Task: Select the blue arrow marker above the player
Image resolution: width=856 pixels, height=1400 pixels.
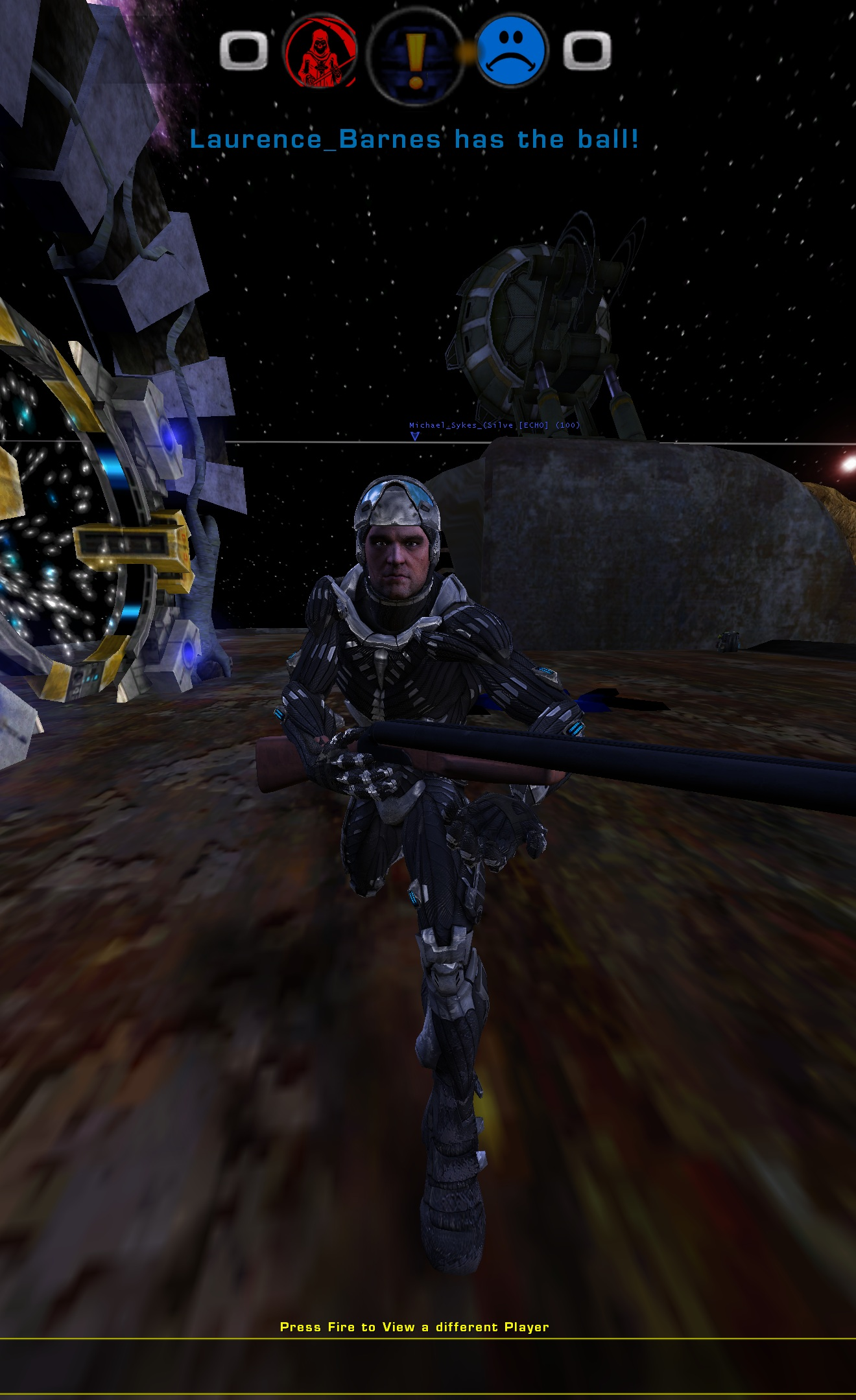Action: click(x=414, y=436)
